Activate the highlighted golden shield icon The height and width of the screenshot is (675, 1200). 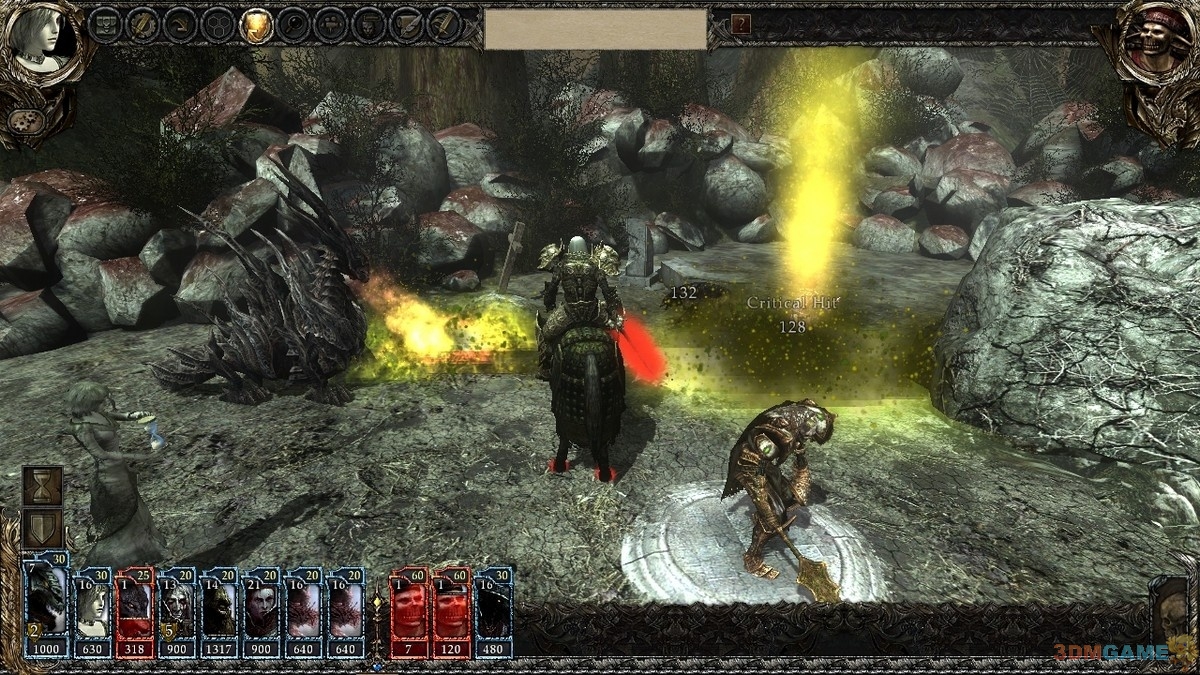(x=256, y=25)
